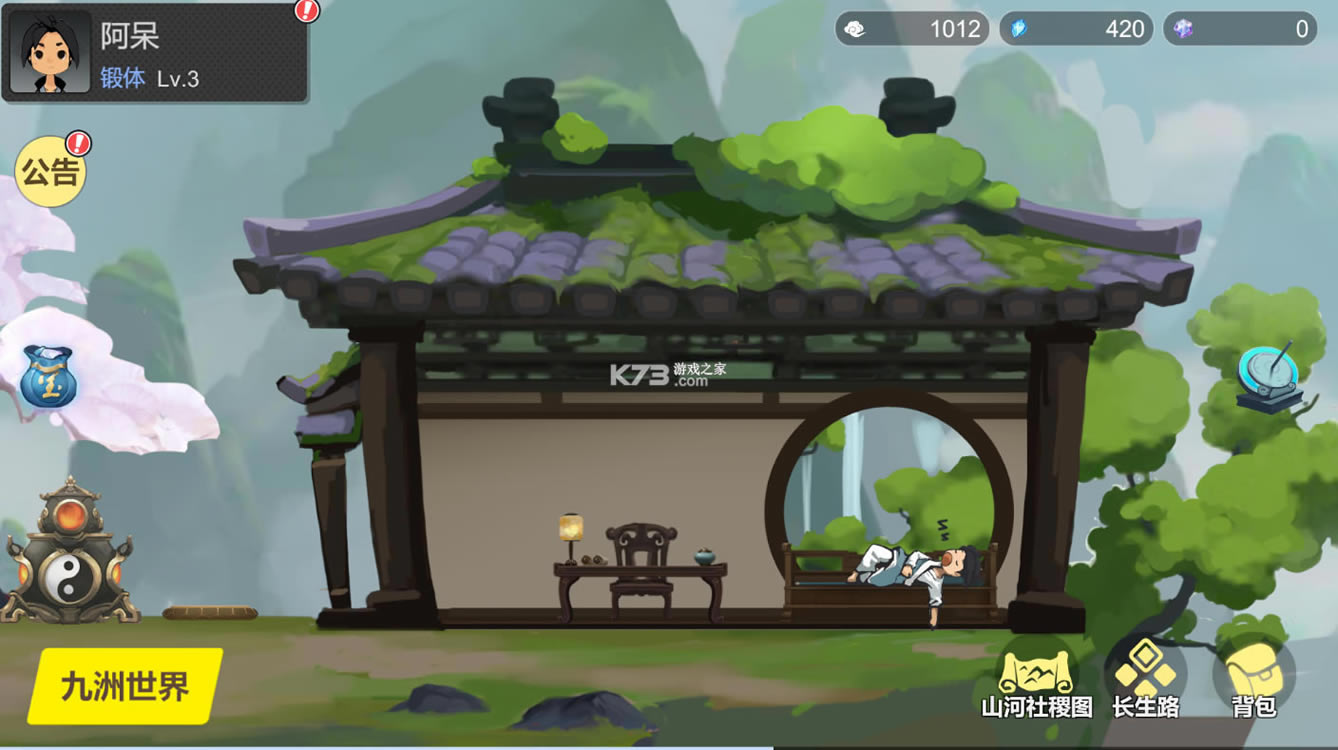Enter the 九洲世界 world
The image size is (1338, 750).
coord(125,686)
